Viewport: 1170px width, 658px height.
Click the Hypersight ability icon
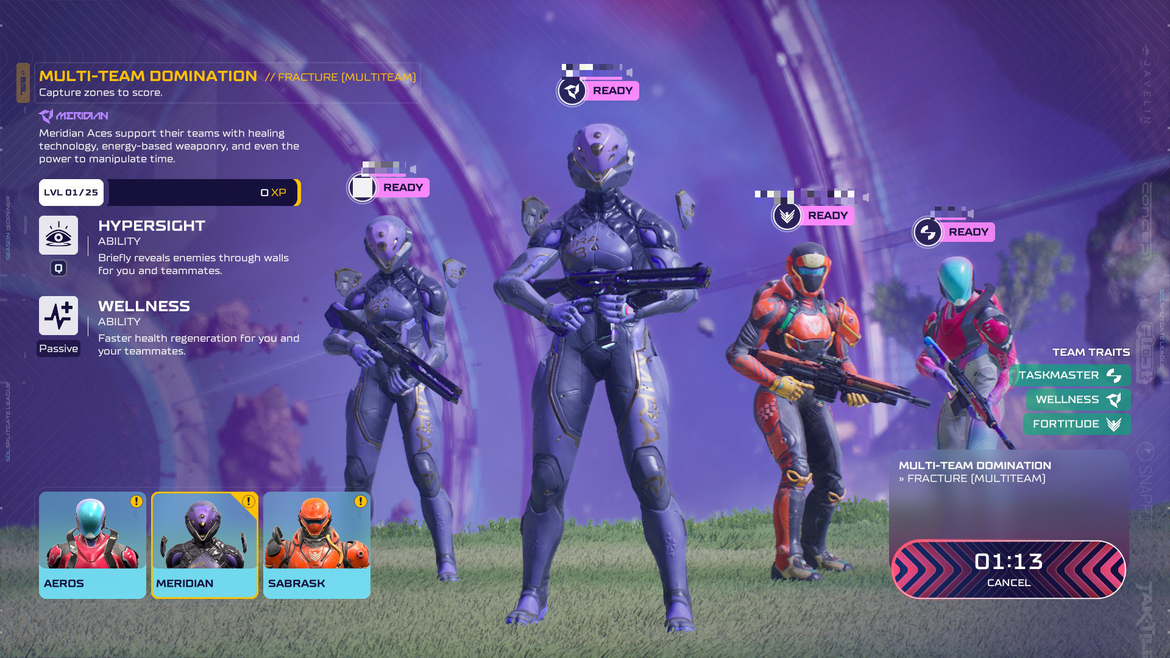[x=58, y=236]
